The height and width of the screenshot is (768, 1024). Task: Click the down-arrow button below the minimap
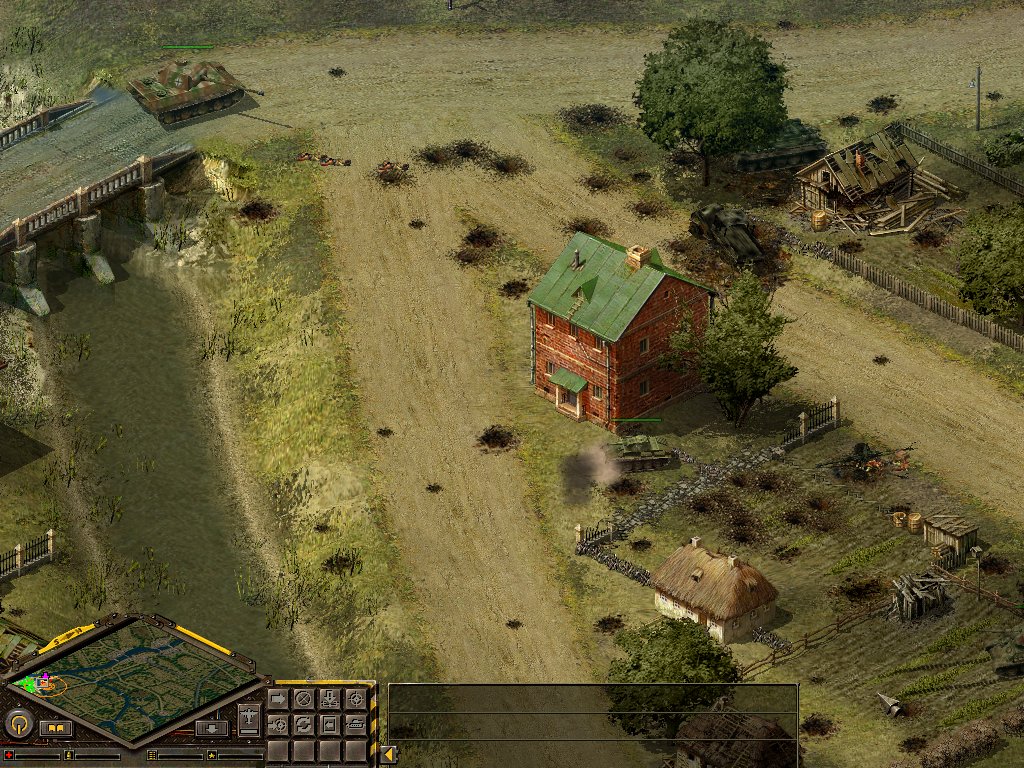click(x=211, y=728)
